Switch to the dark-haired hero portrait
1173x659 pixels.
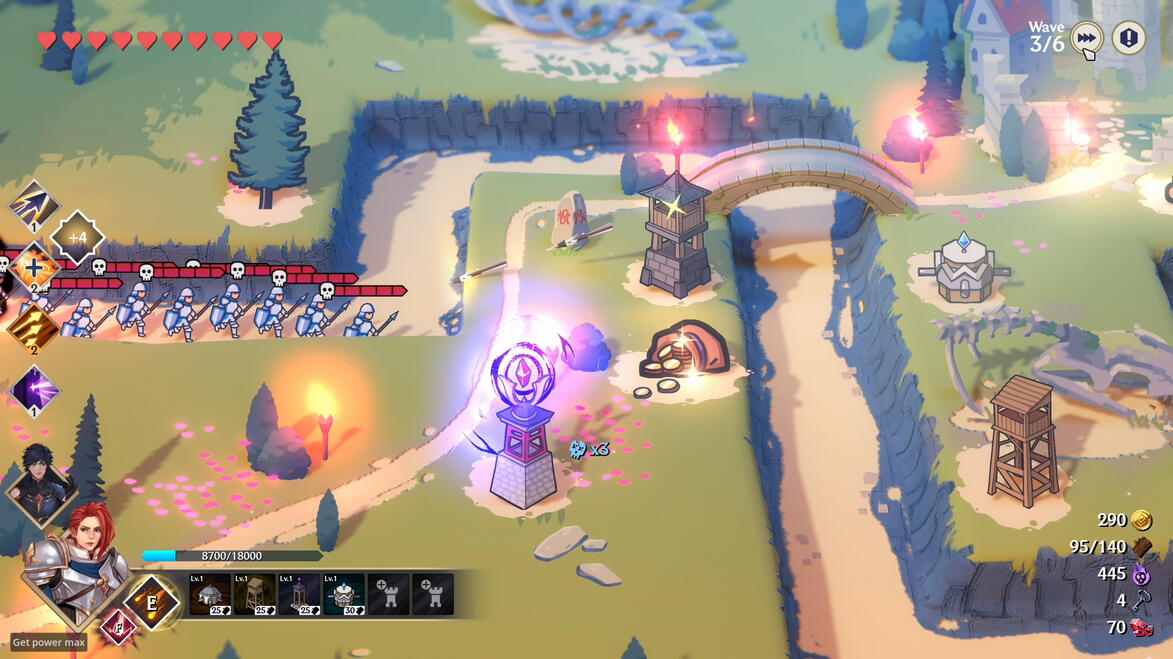point(42,485)
